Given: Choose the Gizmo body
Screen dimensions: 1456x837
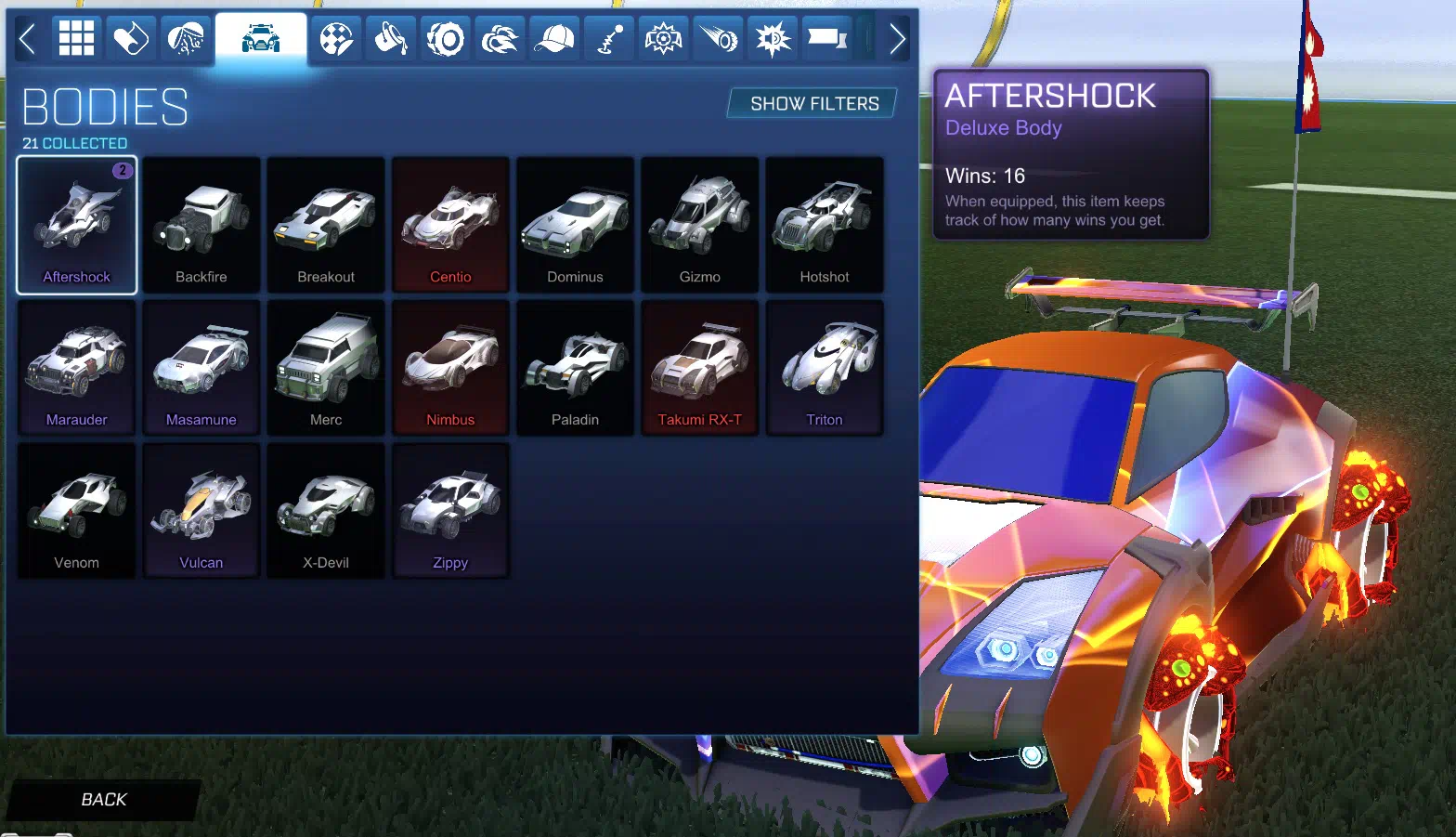Looking at the screenshot, I should click(x=699, y=226).
